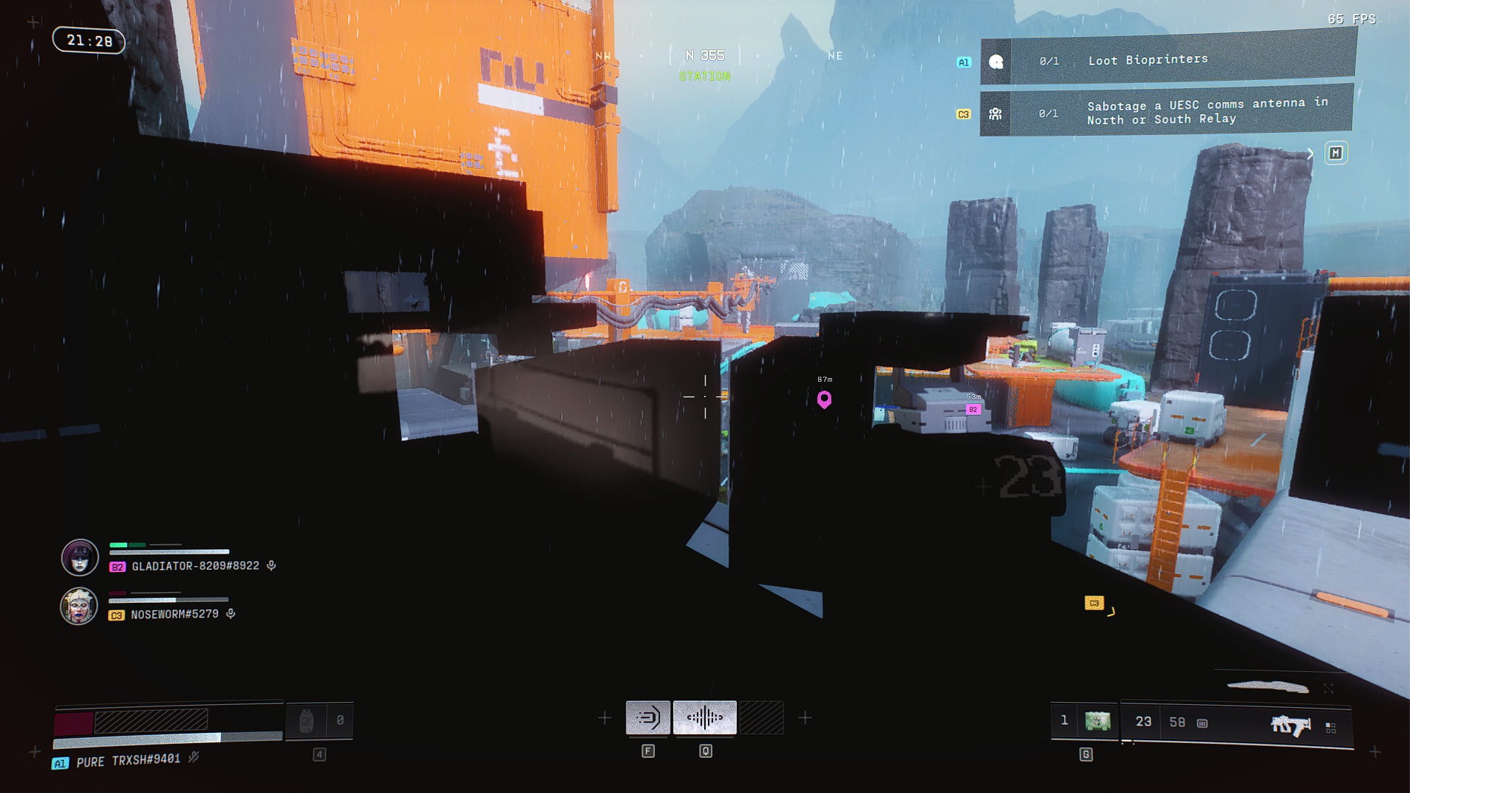The height and width of the screenshot is (793, 1512).
Task: Click NOSEWORM#5279 teammate portrait
Action: coord(79,606)
